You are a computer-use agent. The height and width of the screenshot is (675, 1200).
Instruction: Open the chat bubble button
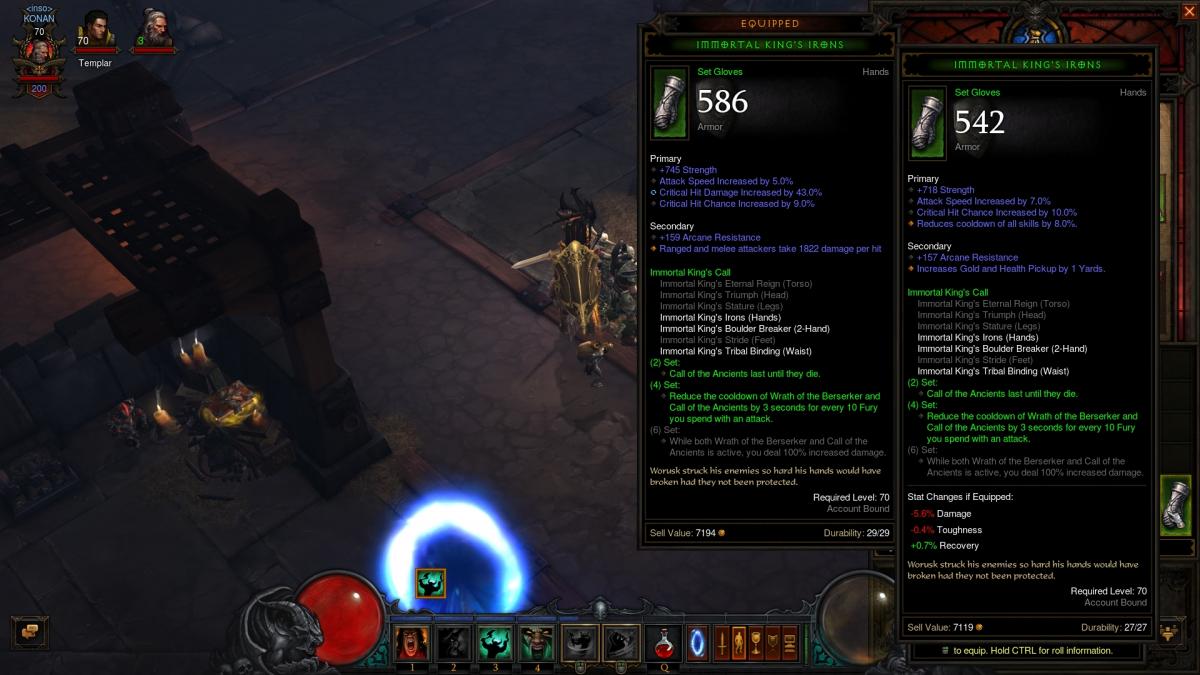pos(30,631)
